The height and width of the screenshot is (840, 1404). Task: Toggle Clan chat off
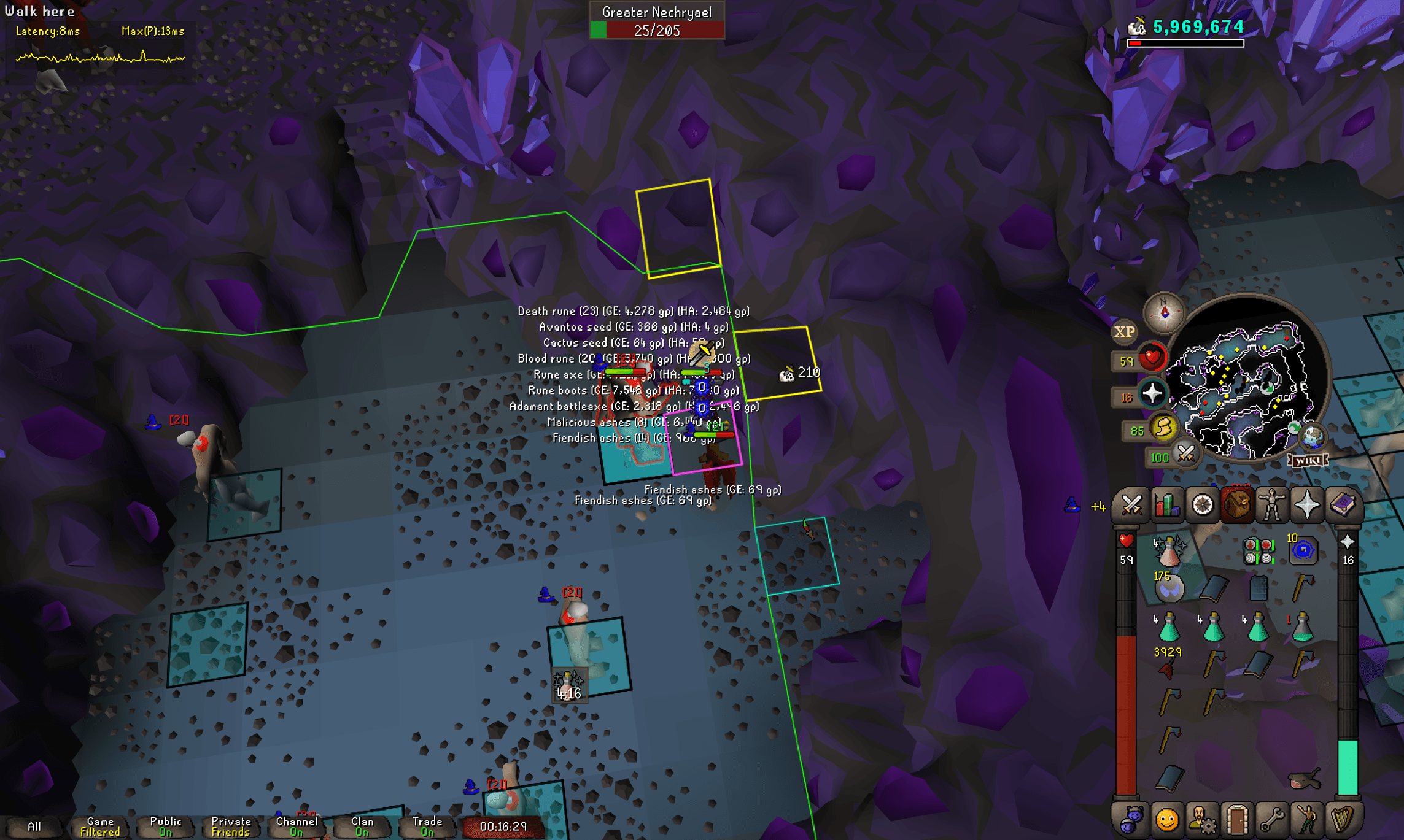click(362, 825)
